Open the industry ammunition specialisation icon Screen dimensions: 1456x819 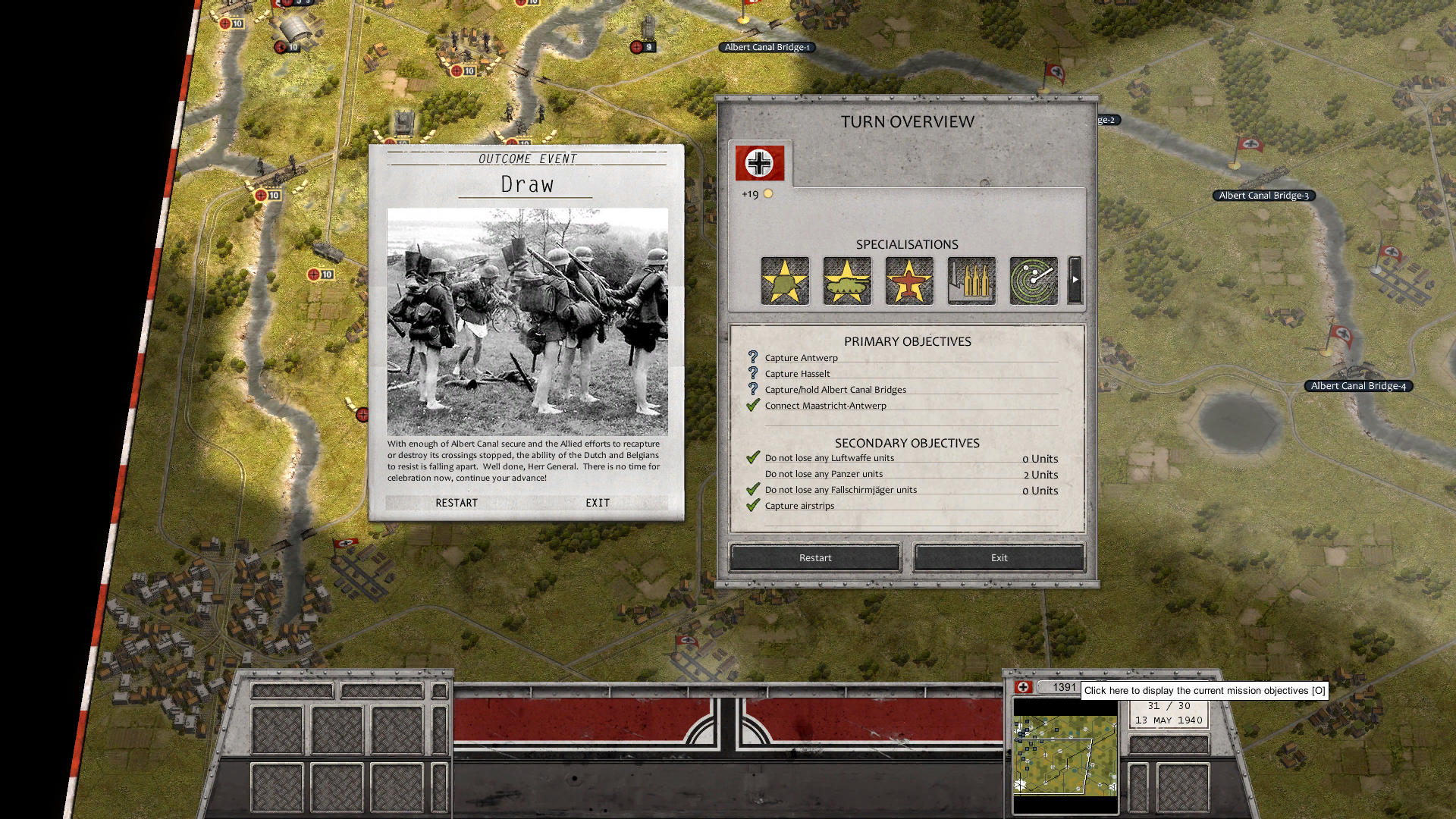[x=971, y=281]
